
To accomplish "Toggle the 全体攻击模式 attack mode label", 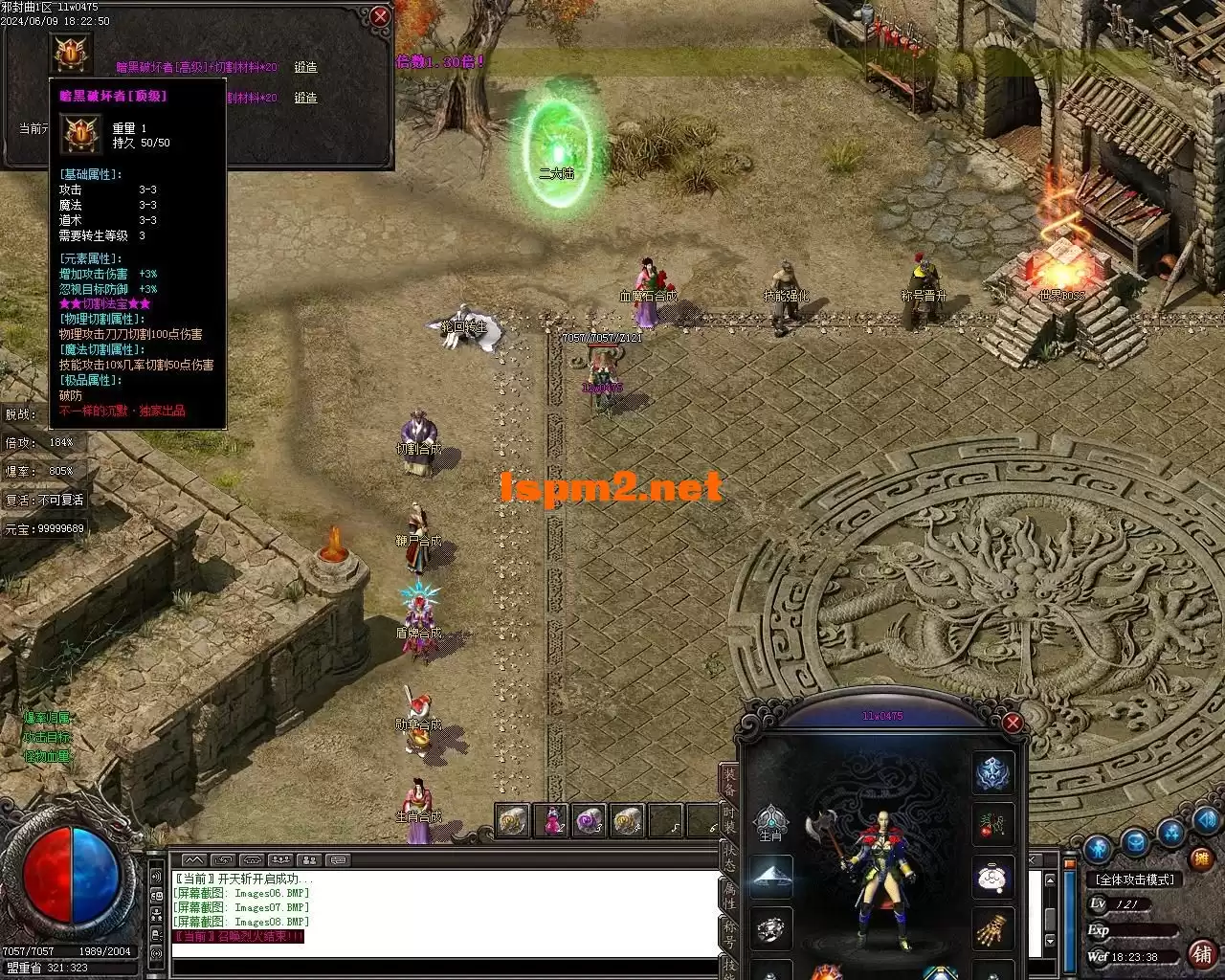I will tap(1135, 879).
